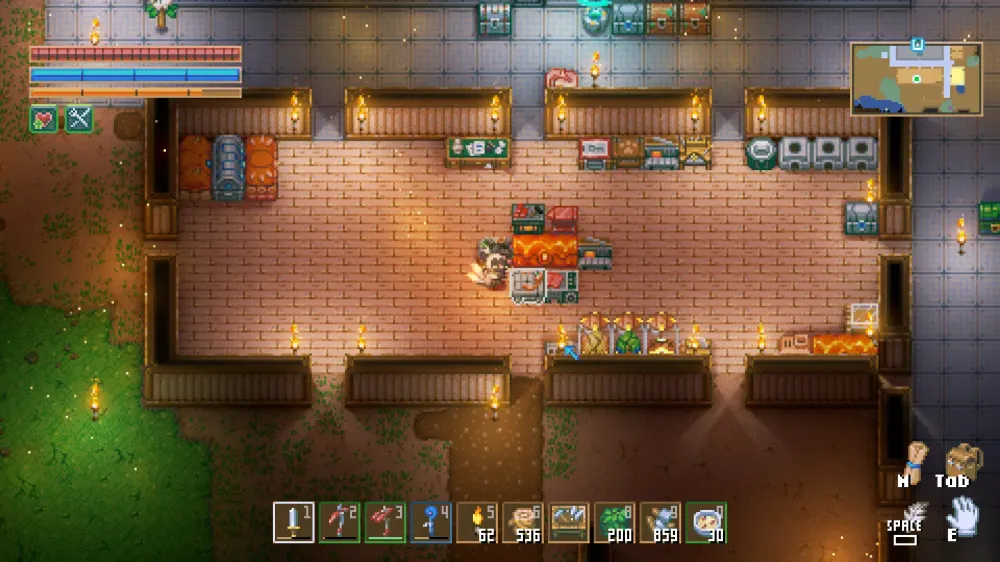Choose the torch stack of 62
The width and height of the screenshot is (1000, 562).
coord(477,522)
